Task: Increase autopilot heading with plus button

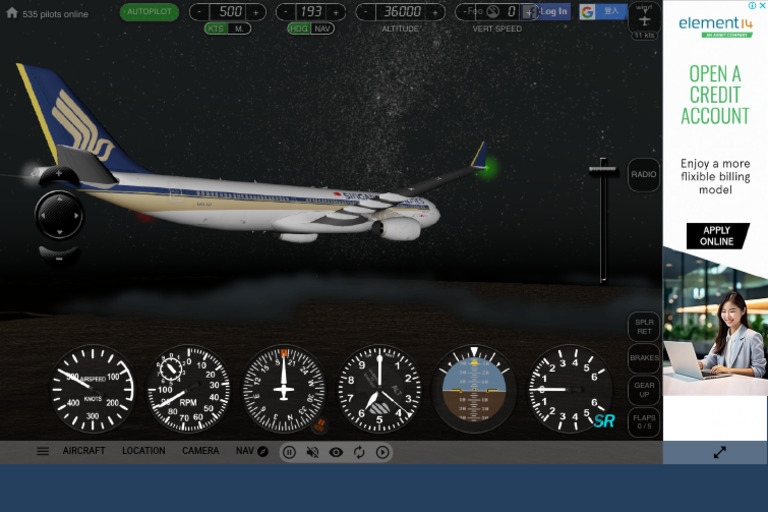Action: [x=336, y=12]
